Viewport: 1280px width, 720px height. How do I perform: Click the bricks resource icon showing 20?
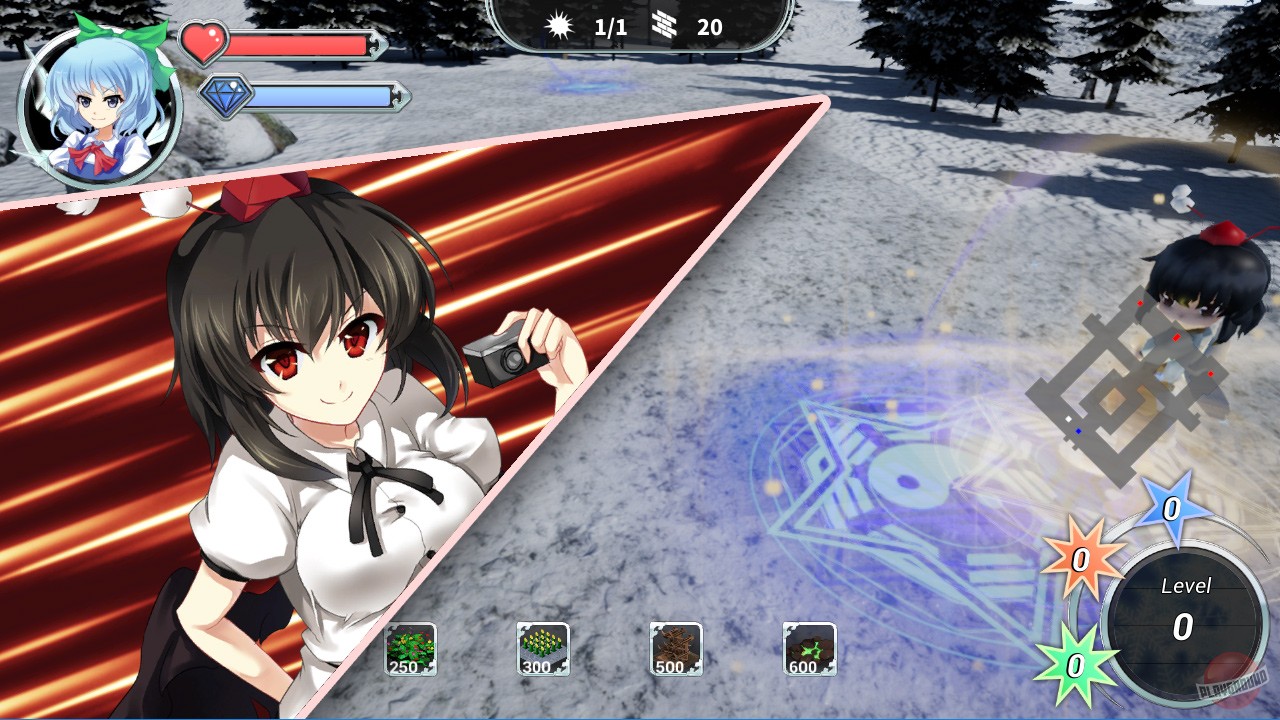[x=662, y=25]
